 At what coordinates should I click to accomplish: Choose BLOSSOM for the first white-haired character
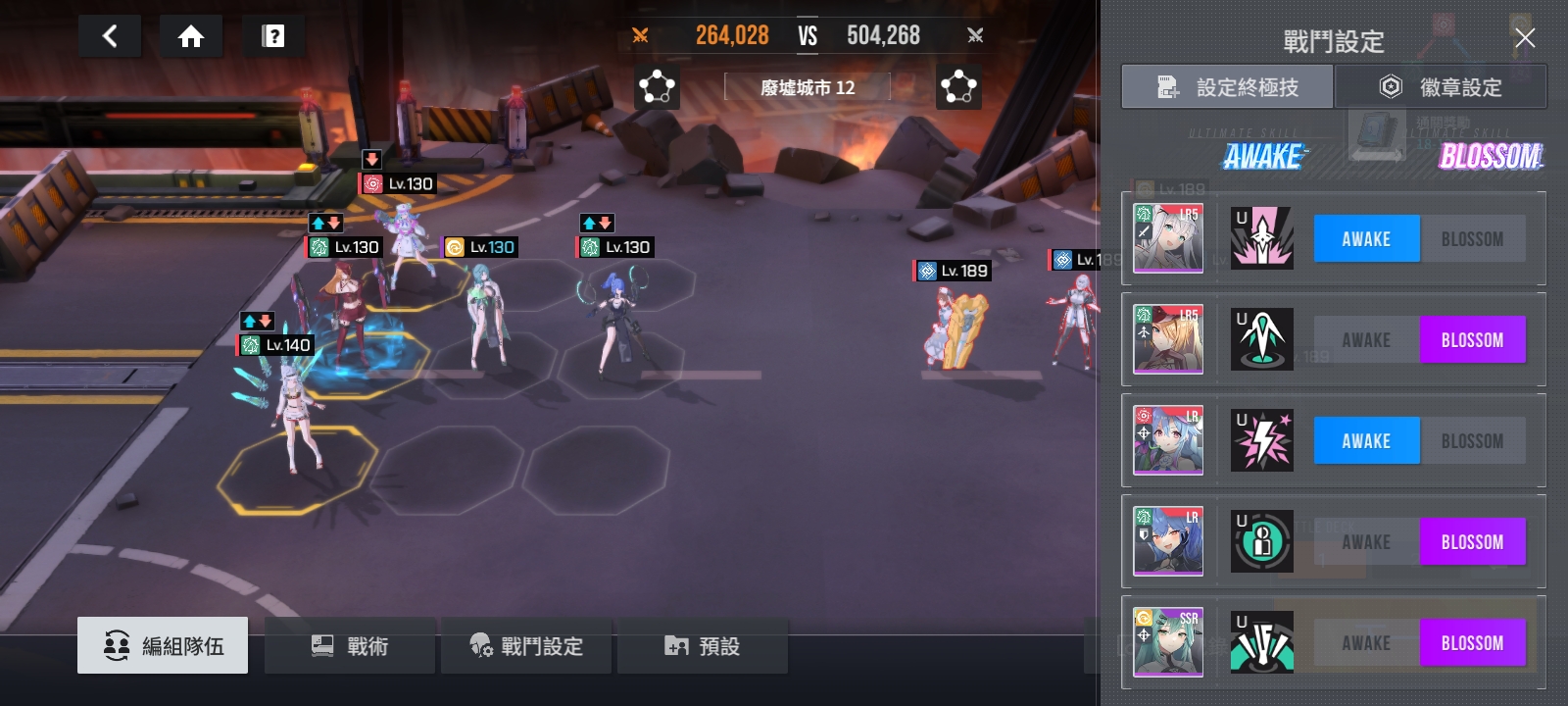1472,239
